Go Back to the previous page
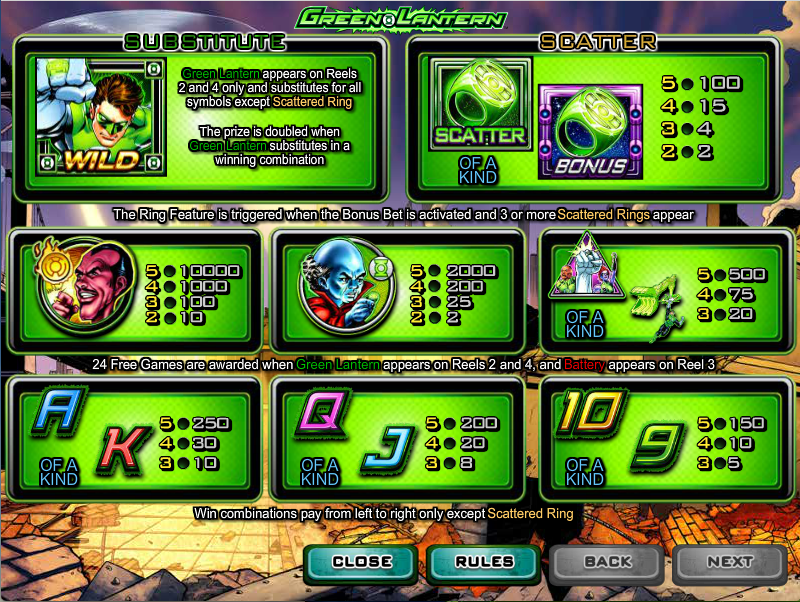This screenshot has width=800, height=602. tap(607, 562)
